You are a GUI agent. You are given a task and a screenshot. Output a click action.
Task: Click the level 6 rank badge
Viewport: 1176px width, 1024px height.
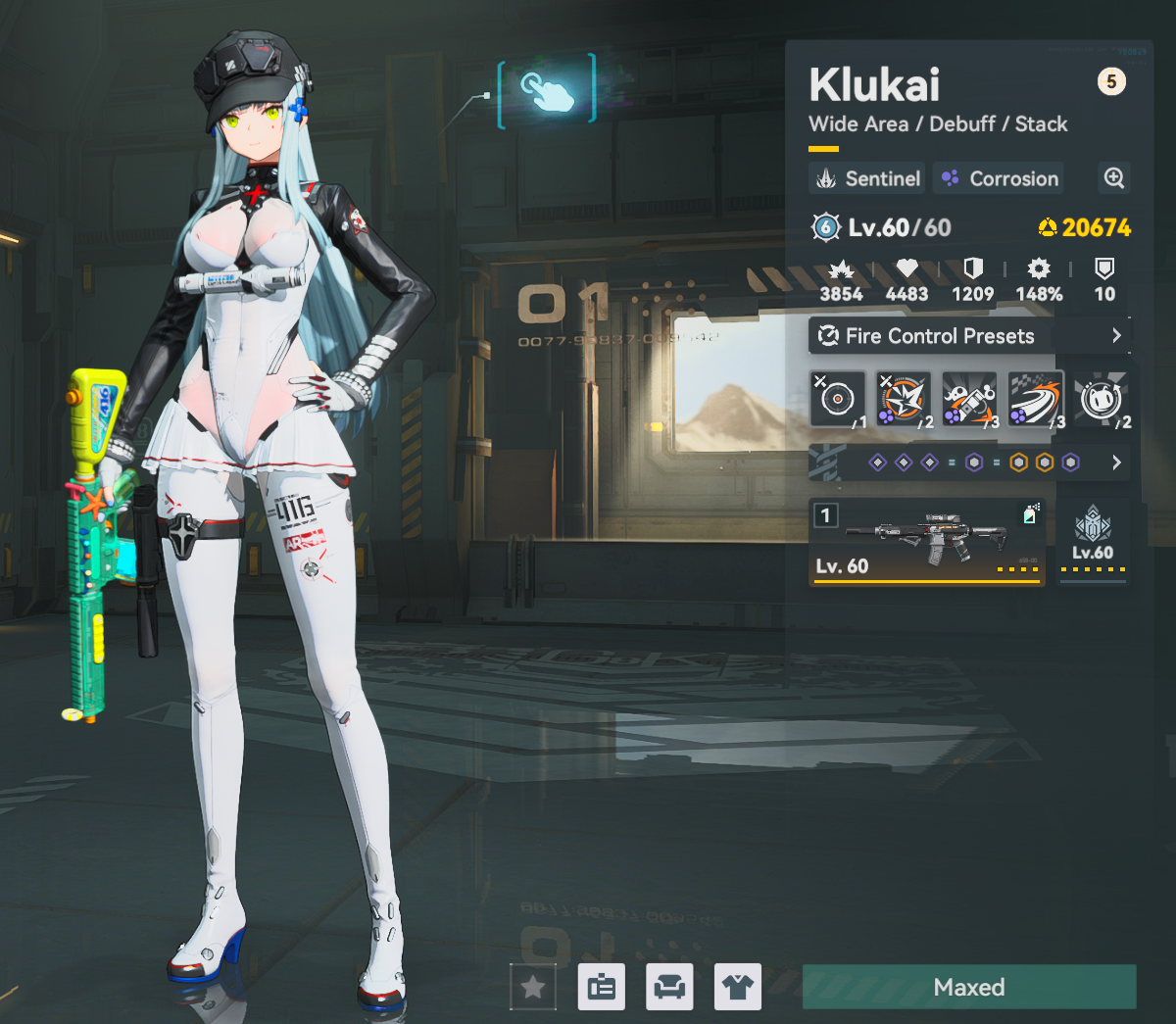point(826,227)
